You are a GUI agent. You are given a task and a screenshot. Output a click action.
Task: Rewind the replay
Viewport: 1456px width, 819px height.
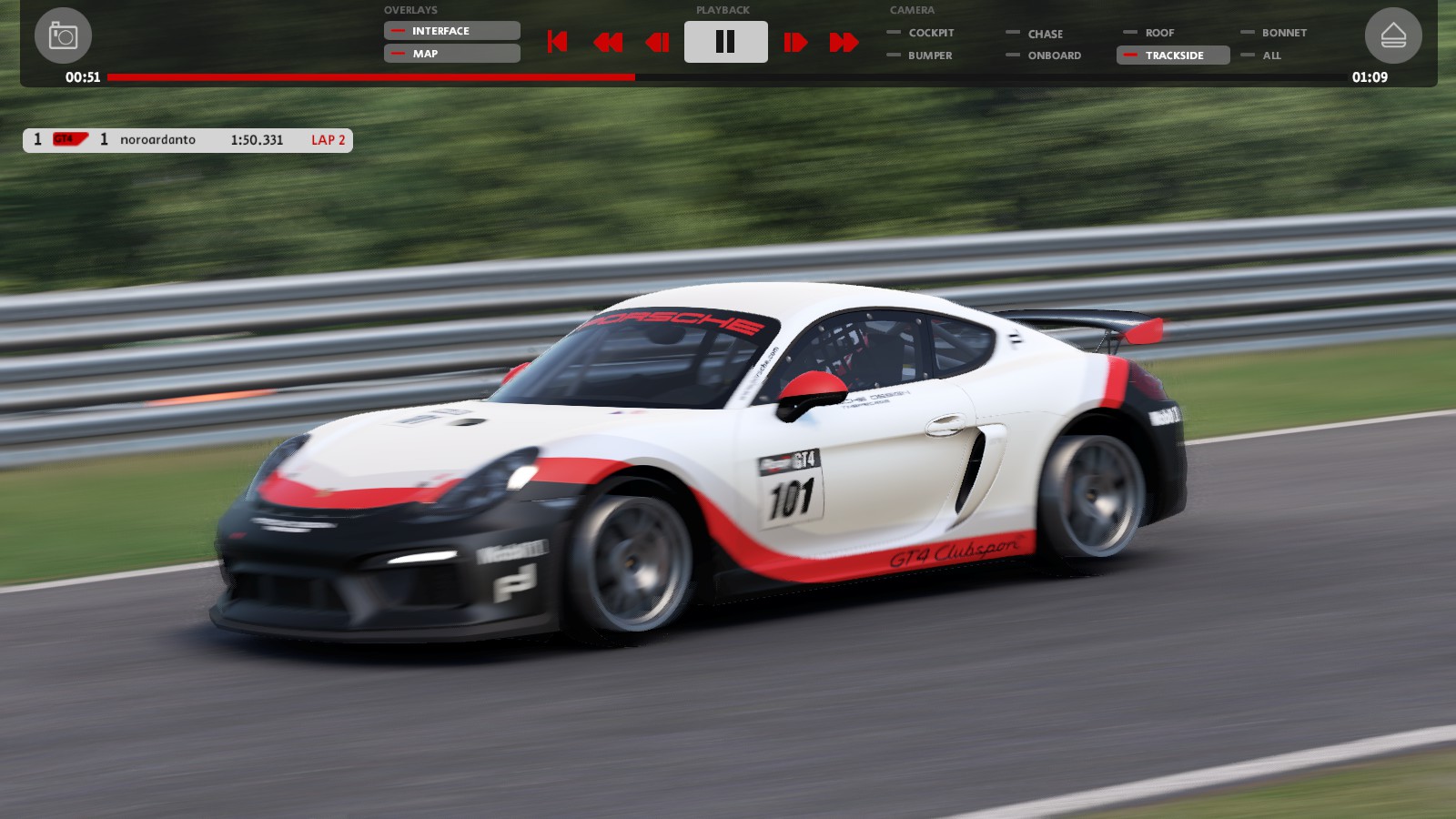tap(607, 42)
